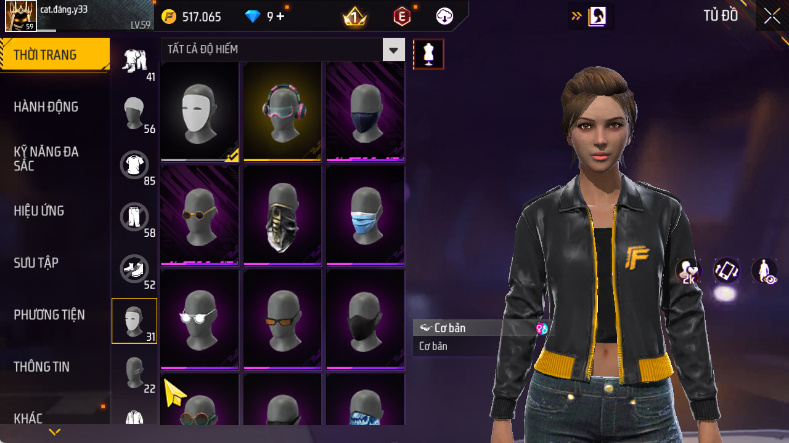Click the mannequin outfit preview icon
789x443 pixels.
coord(428,53)
